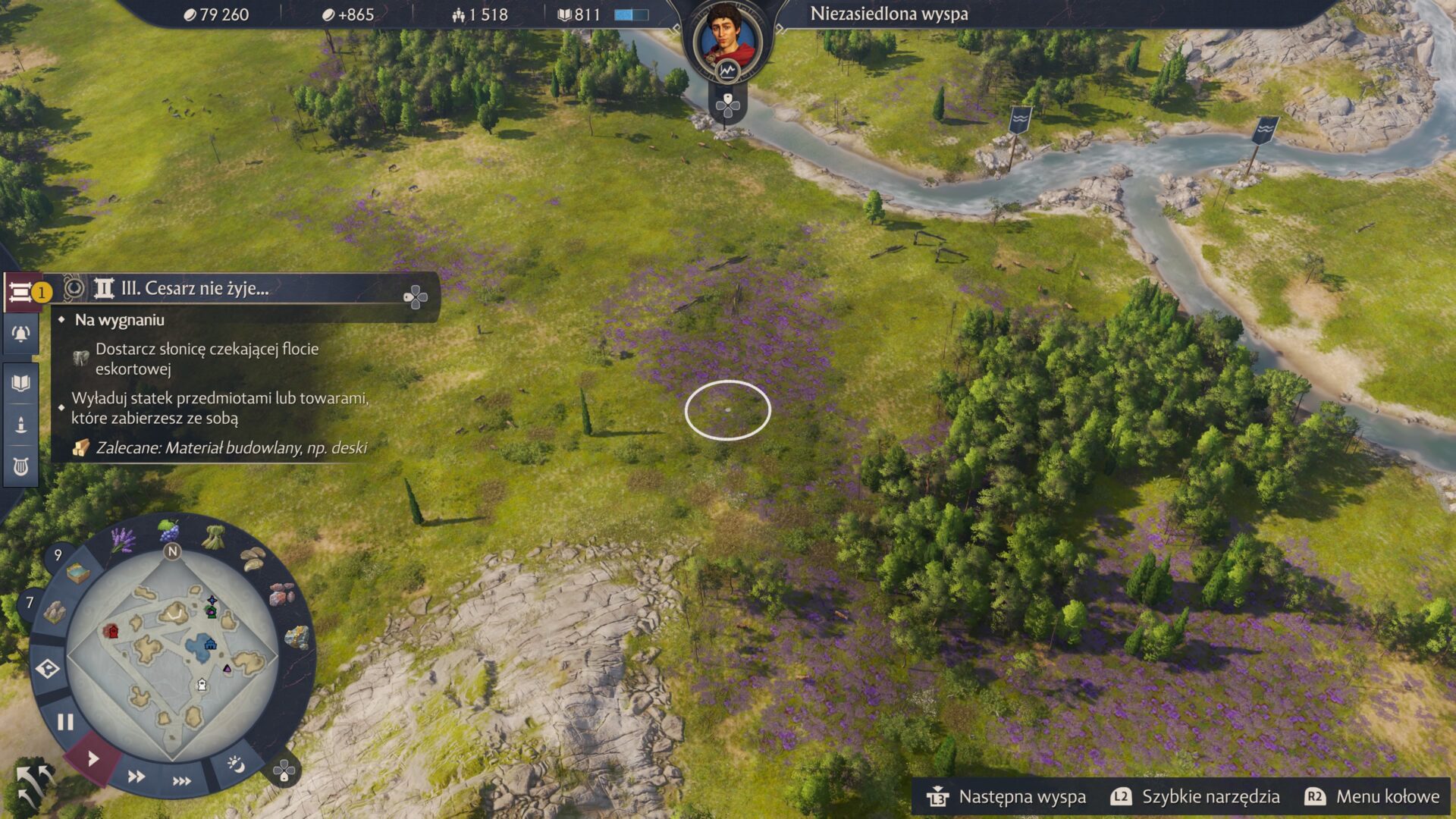Select the 'Dostarcz słonicę' elephant objective
This screenshot has width=1456, height=819.
point(206,359)
